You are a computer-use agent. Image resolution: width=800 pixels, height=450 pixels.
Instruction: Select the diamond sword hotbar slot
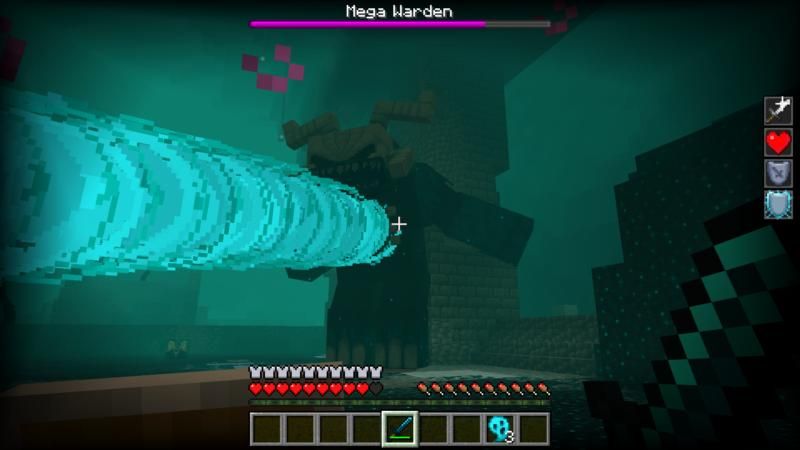coord(400,428)
